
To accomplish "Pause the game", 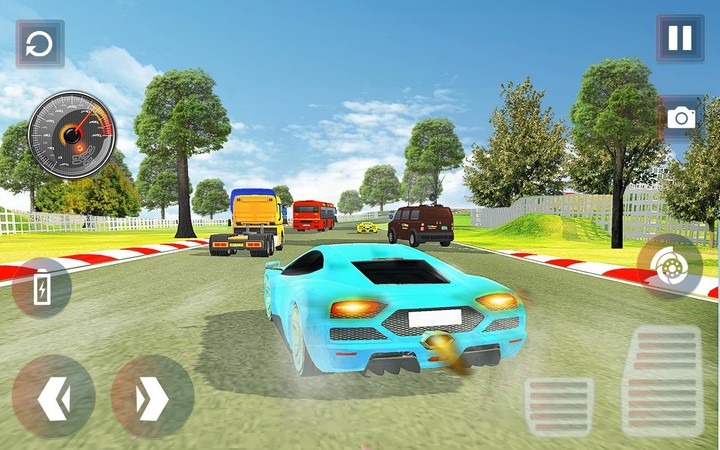I will pos(680,39).
